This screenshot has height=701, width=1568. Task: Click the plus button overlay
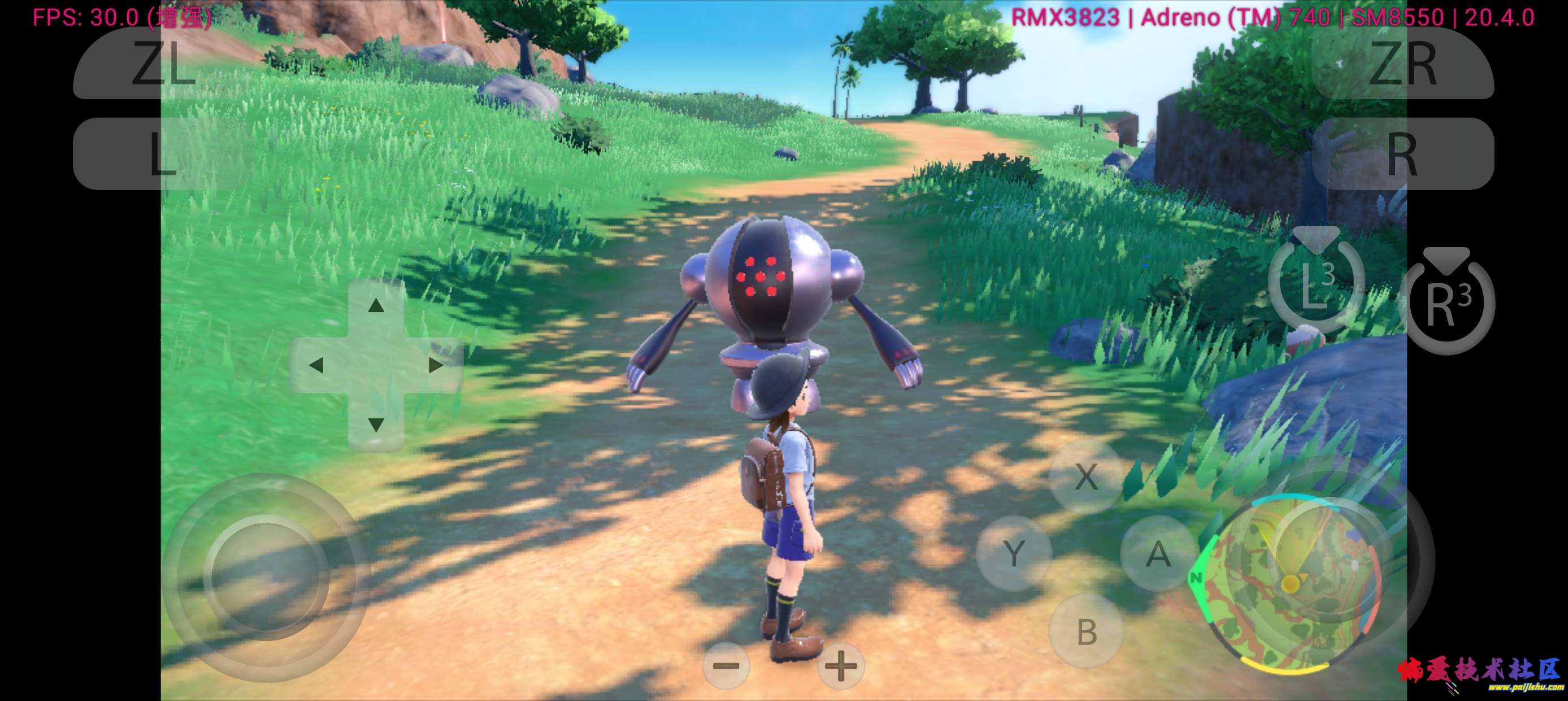(x=841, y=666)
